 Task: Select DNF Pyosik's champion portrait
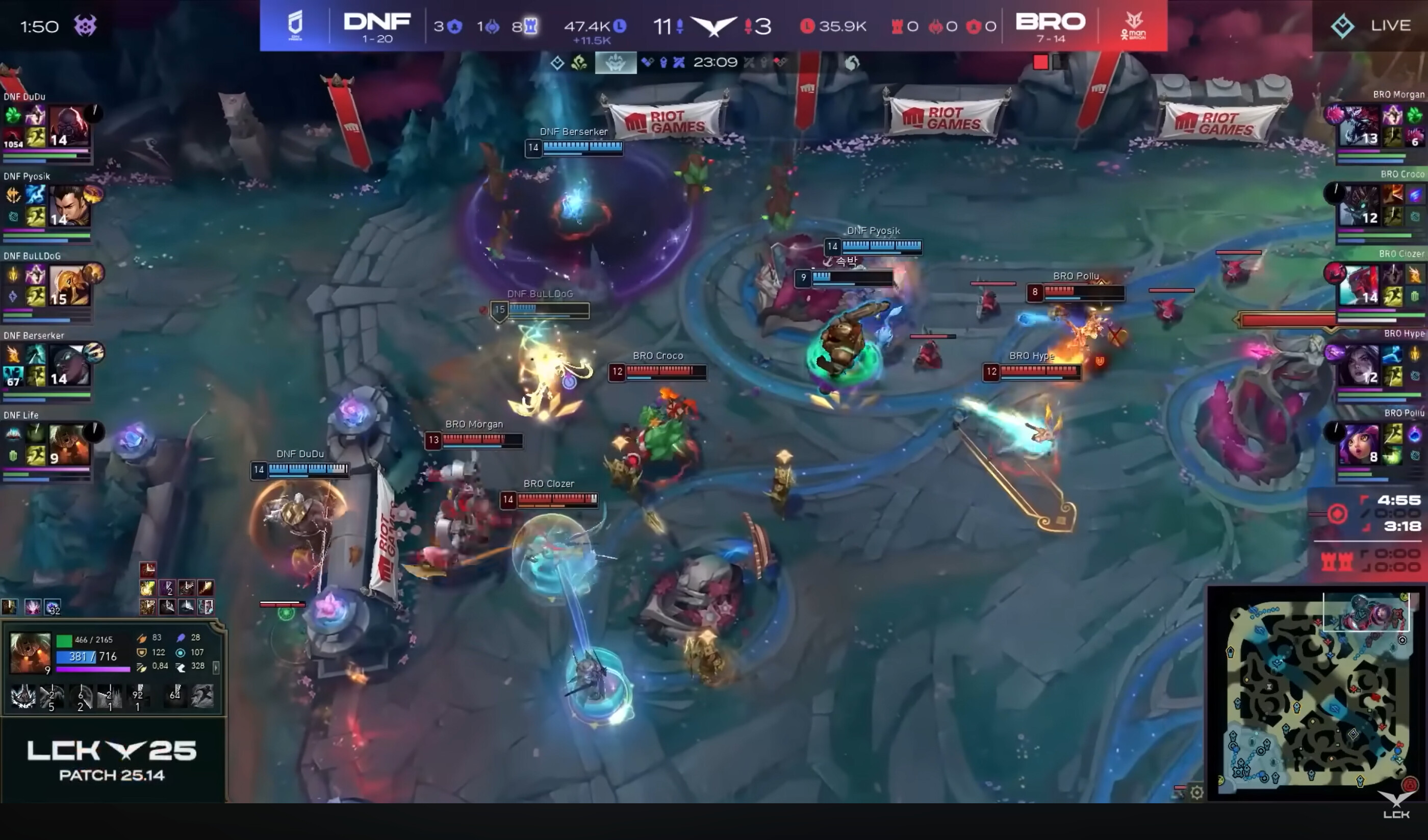[x=69, y=206]
